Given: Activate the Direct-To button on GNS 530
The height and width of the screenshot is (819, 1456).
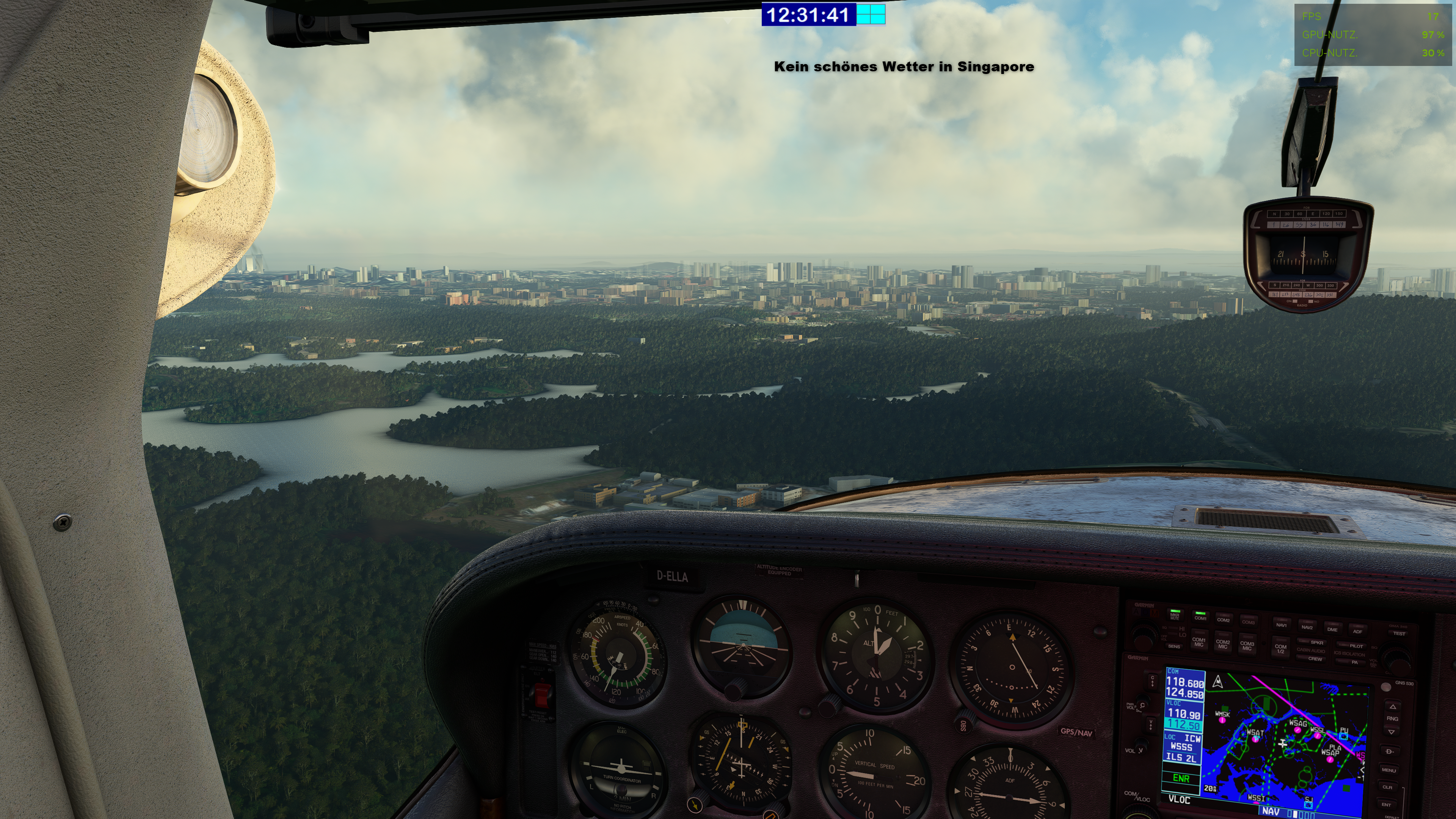Looking at the screenshot, I should tap(1389, 752).
